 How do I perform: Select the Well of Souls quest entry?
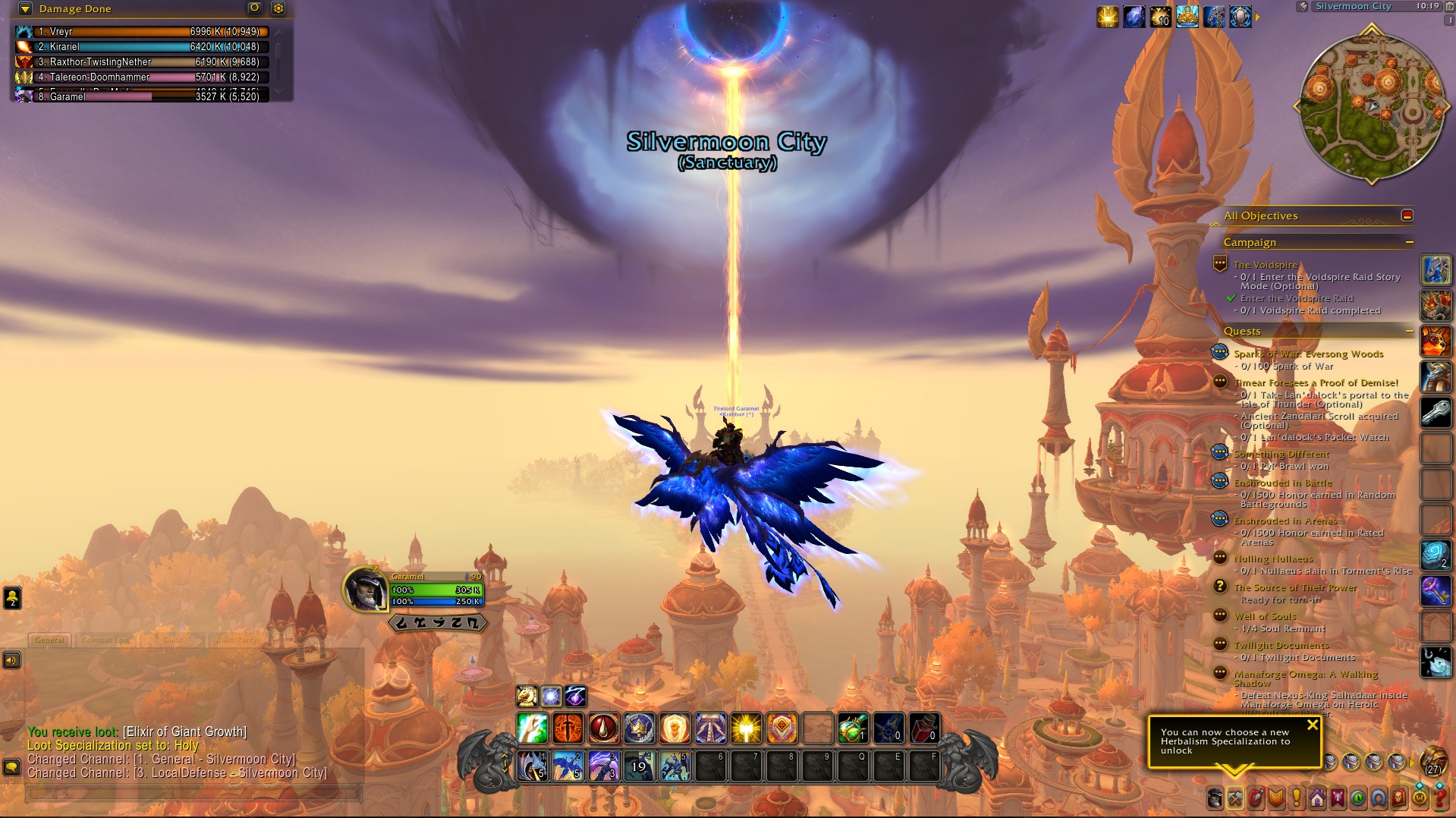(x=1265, y=616)
